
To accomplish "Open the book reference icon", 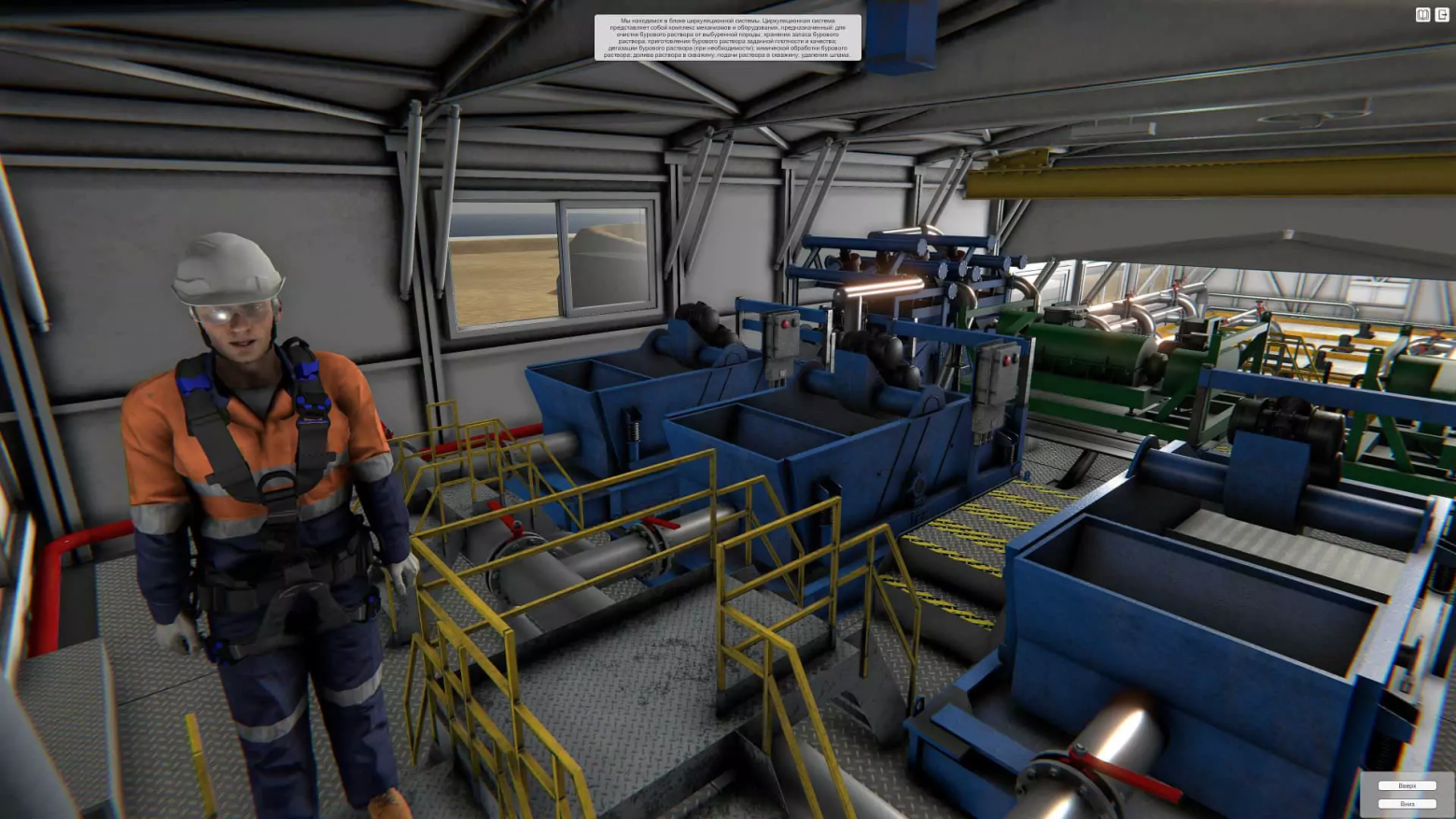I will pos(1422,14).
